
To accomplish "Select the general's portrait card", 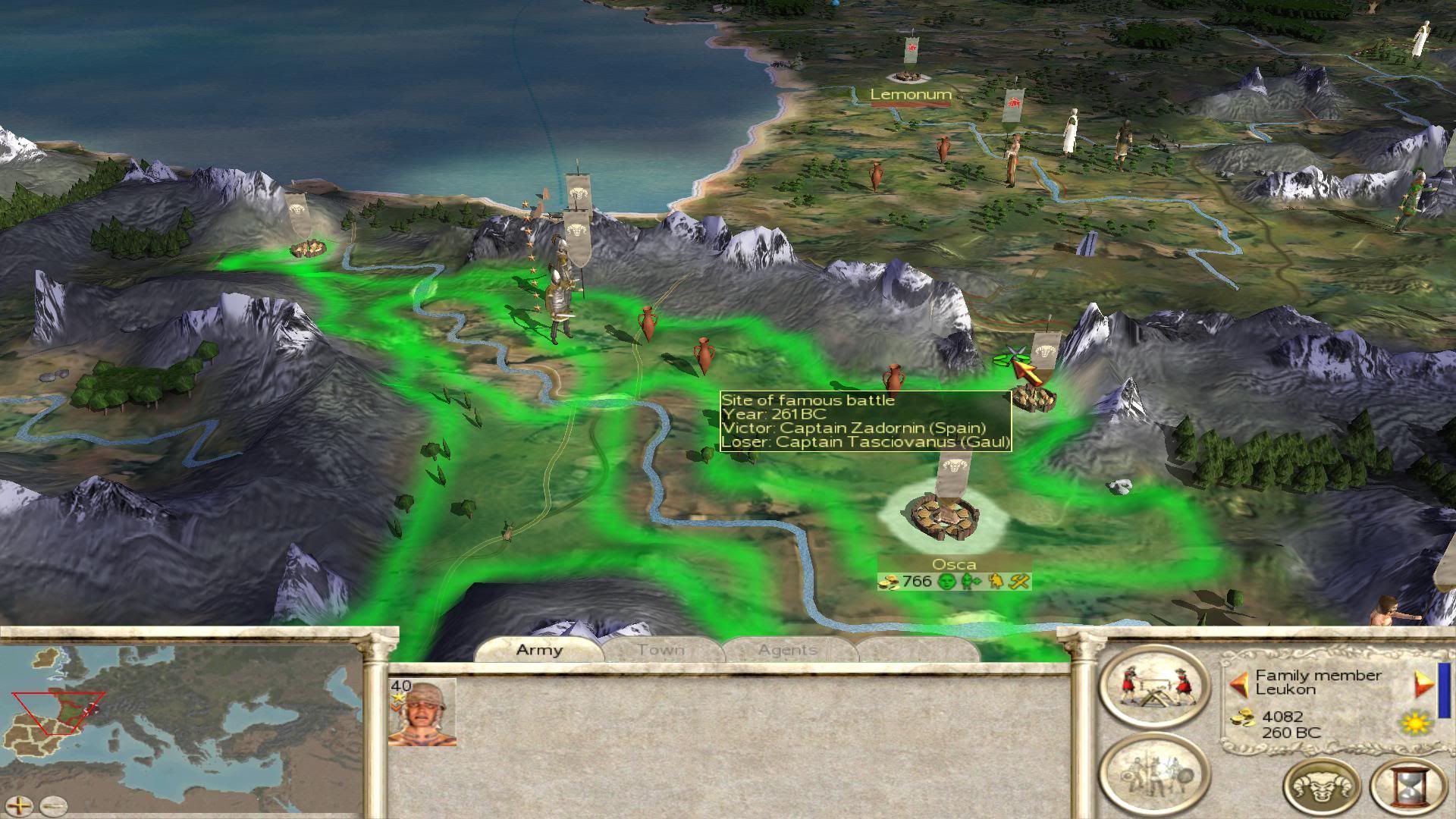I will coord(422,712).
